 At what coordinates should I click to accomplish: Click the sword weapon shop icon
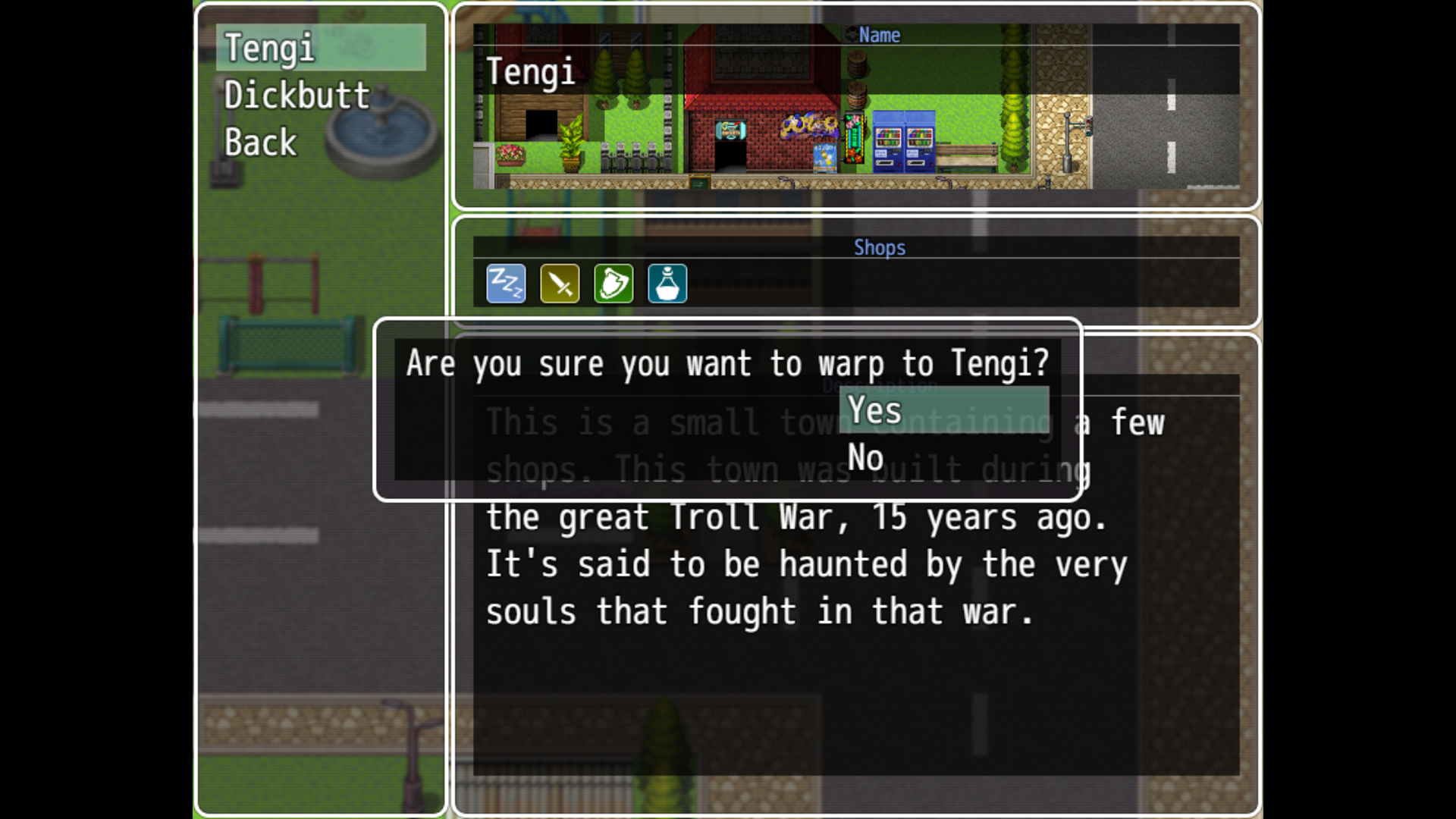pos(560,284)
